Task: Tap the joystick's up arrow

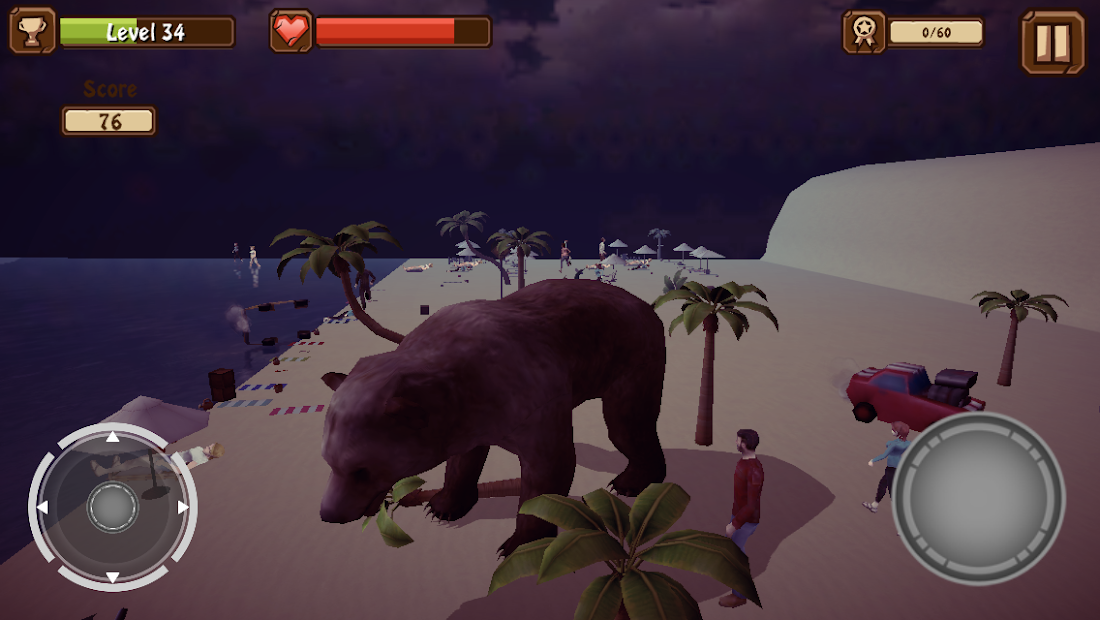Action: pyautogui.click(x=113, y=436)
